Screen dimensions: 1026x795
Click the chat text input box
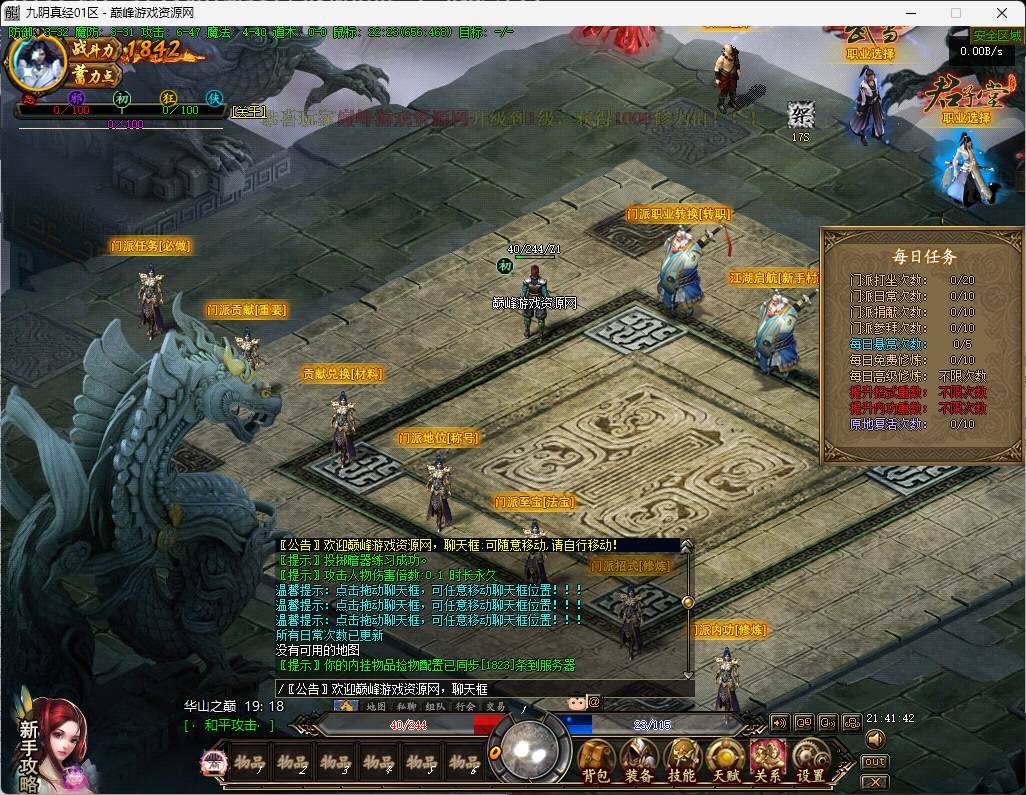(480, 689)
